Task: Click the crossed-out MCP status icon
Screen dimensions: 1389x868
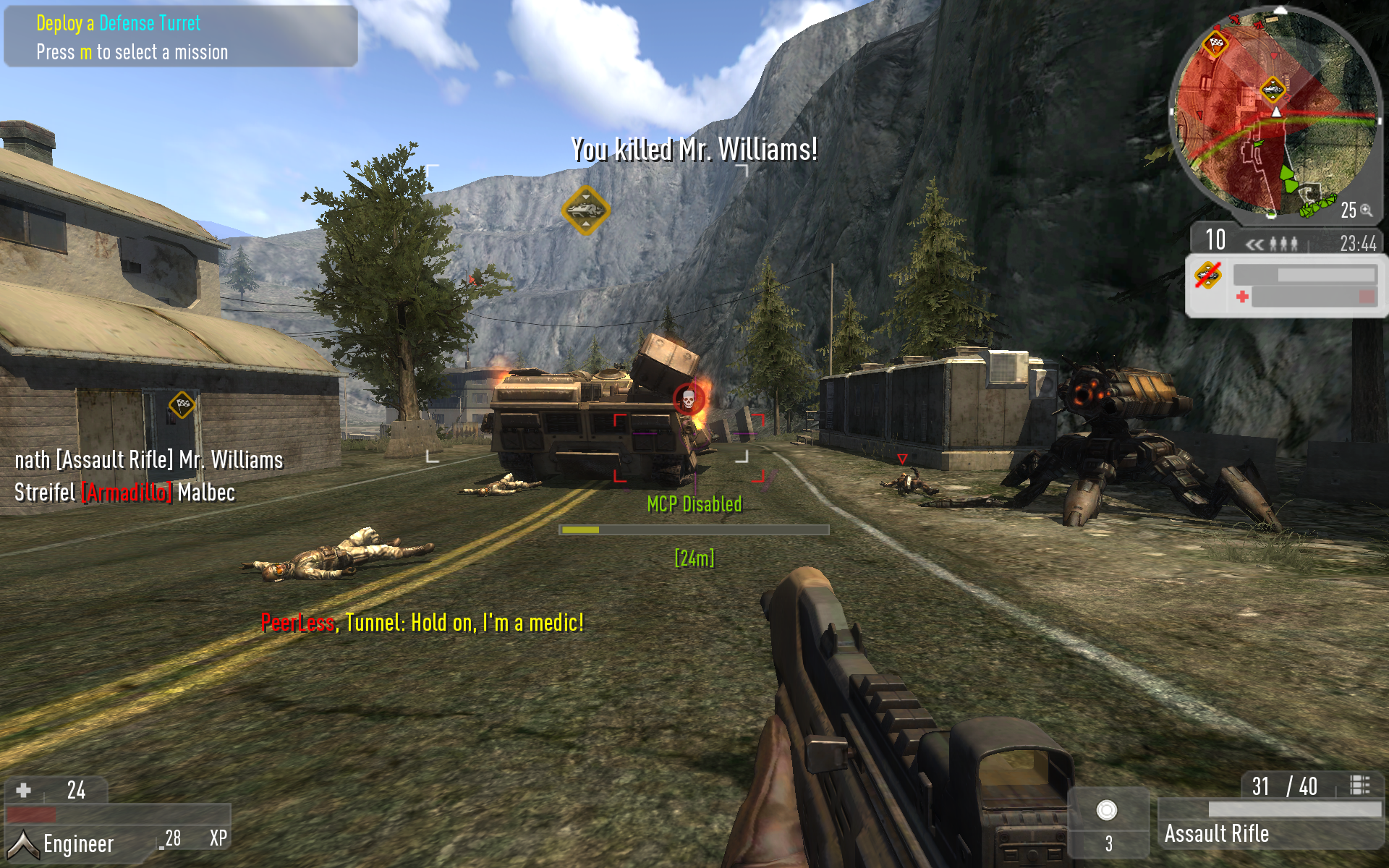Action: [x=1207, y=275]
